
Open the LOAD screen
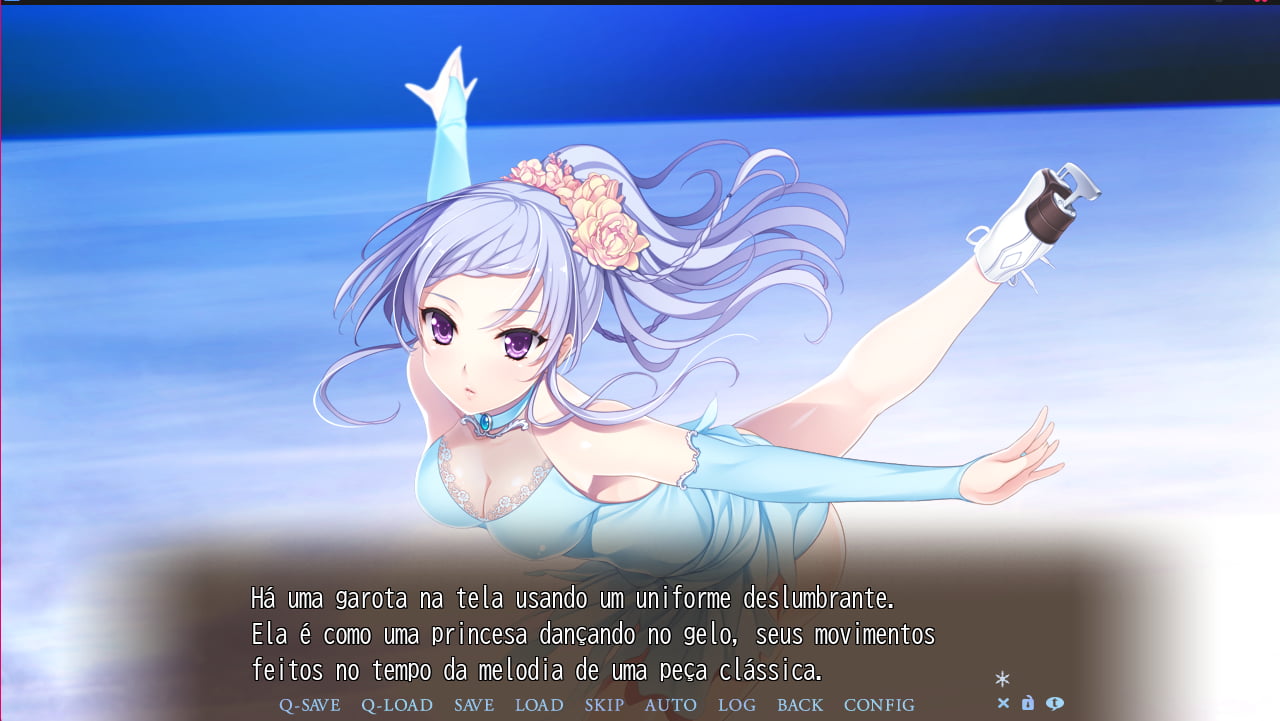pos(539,705)
